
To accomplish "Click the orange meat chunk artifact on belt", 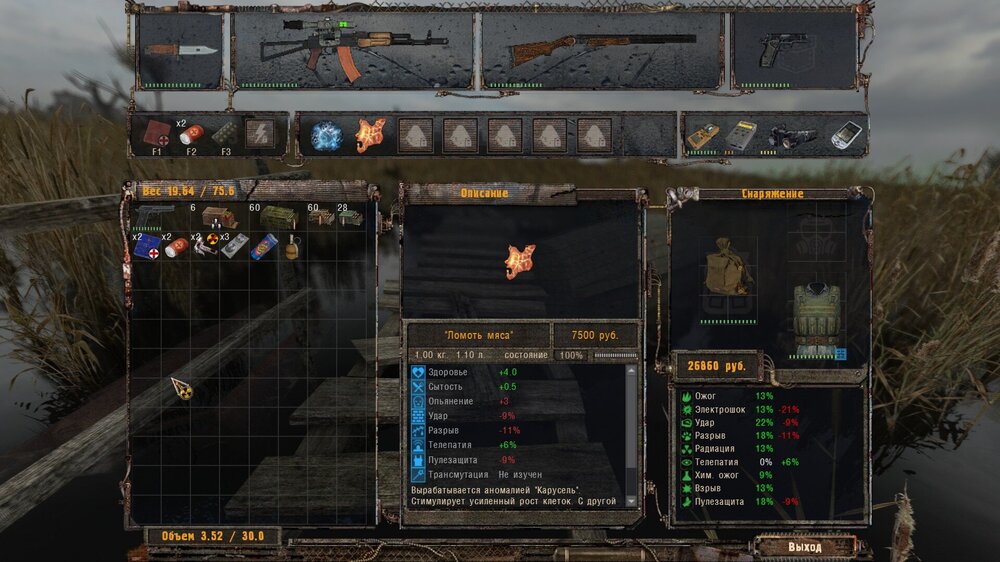I will (371, 135).
